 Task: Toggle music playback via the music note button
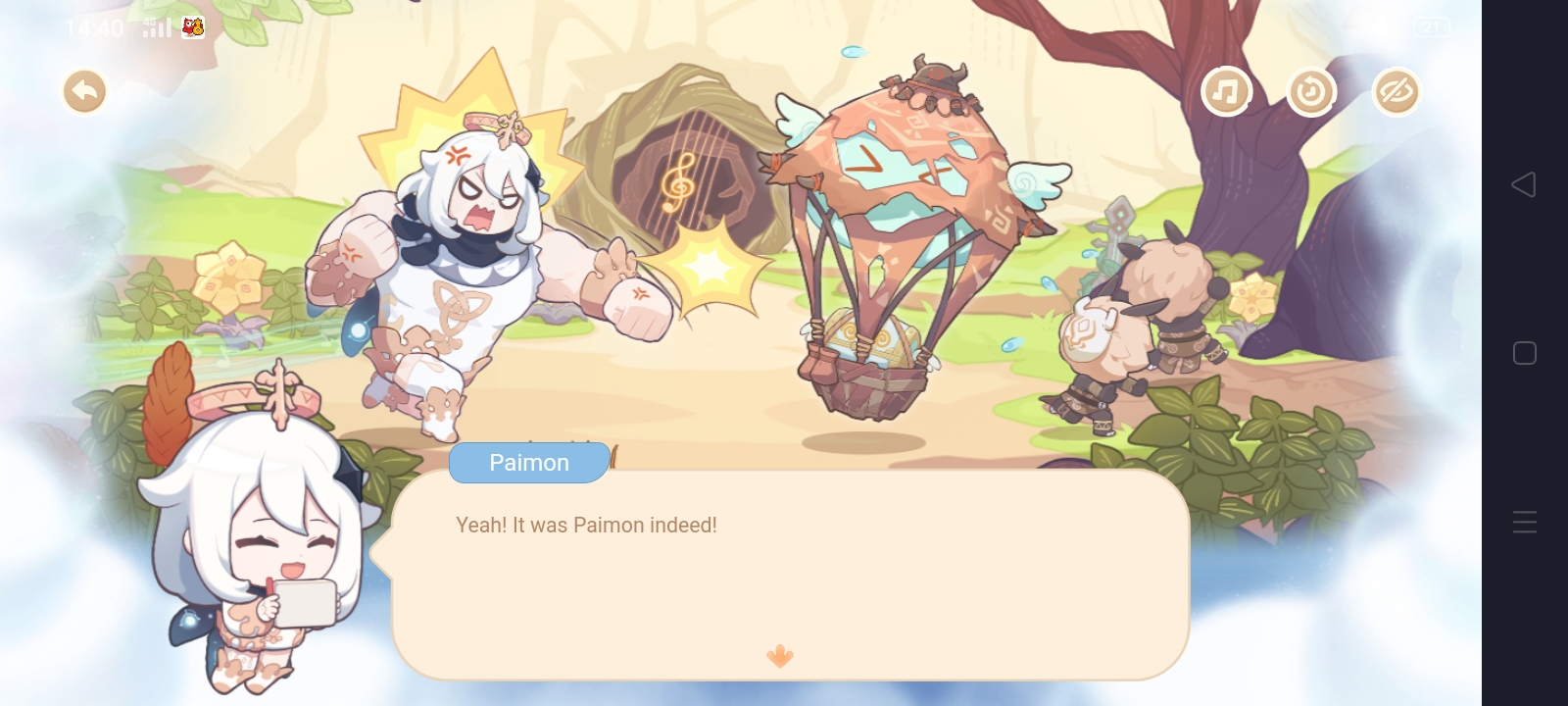(1227, 91)
